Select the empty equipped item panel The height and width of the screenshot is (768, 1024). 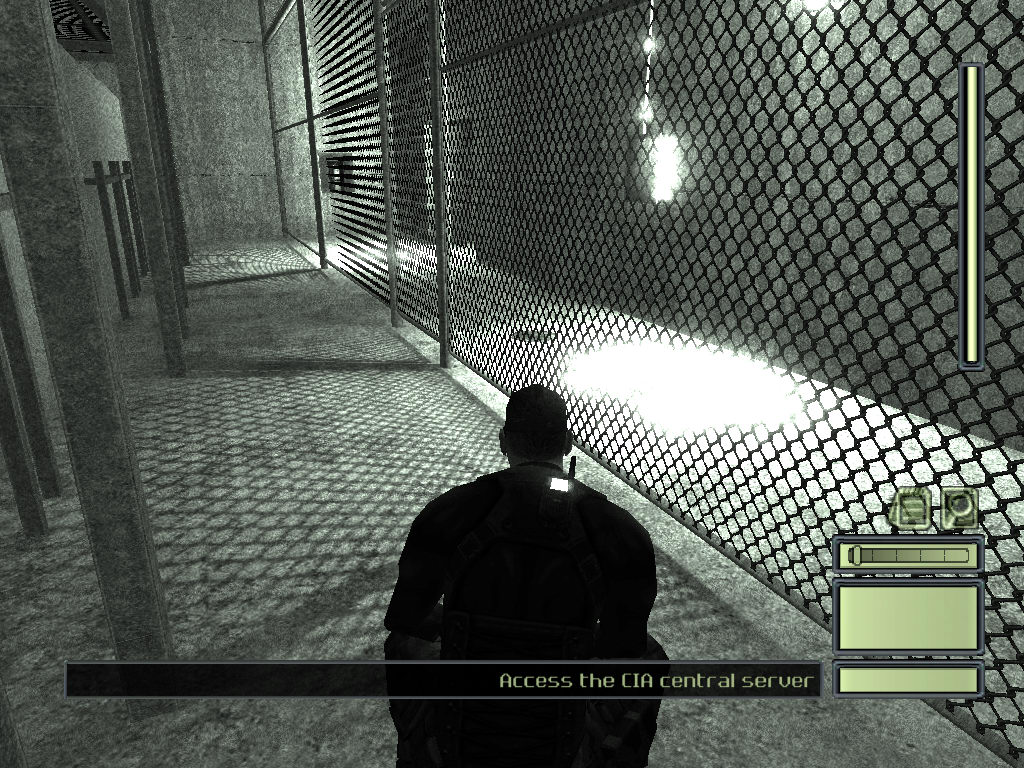pyautogui.click(x=908, y=617)
